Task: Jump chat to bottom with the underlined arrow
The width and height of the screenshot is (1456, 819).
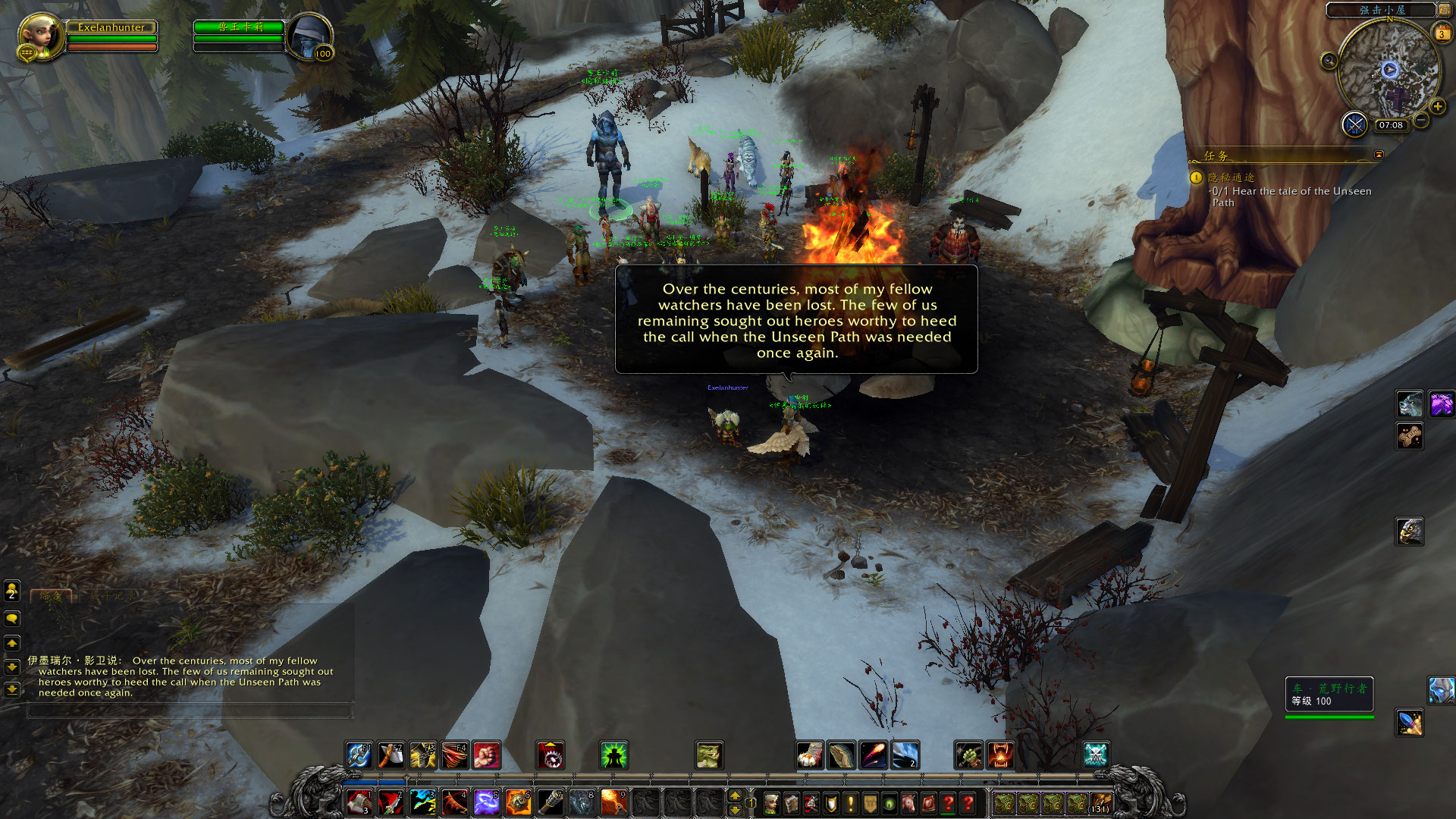Action: click(12, 689)
